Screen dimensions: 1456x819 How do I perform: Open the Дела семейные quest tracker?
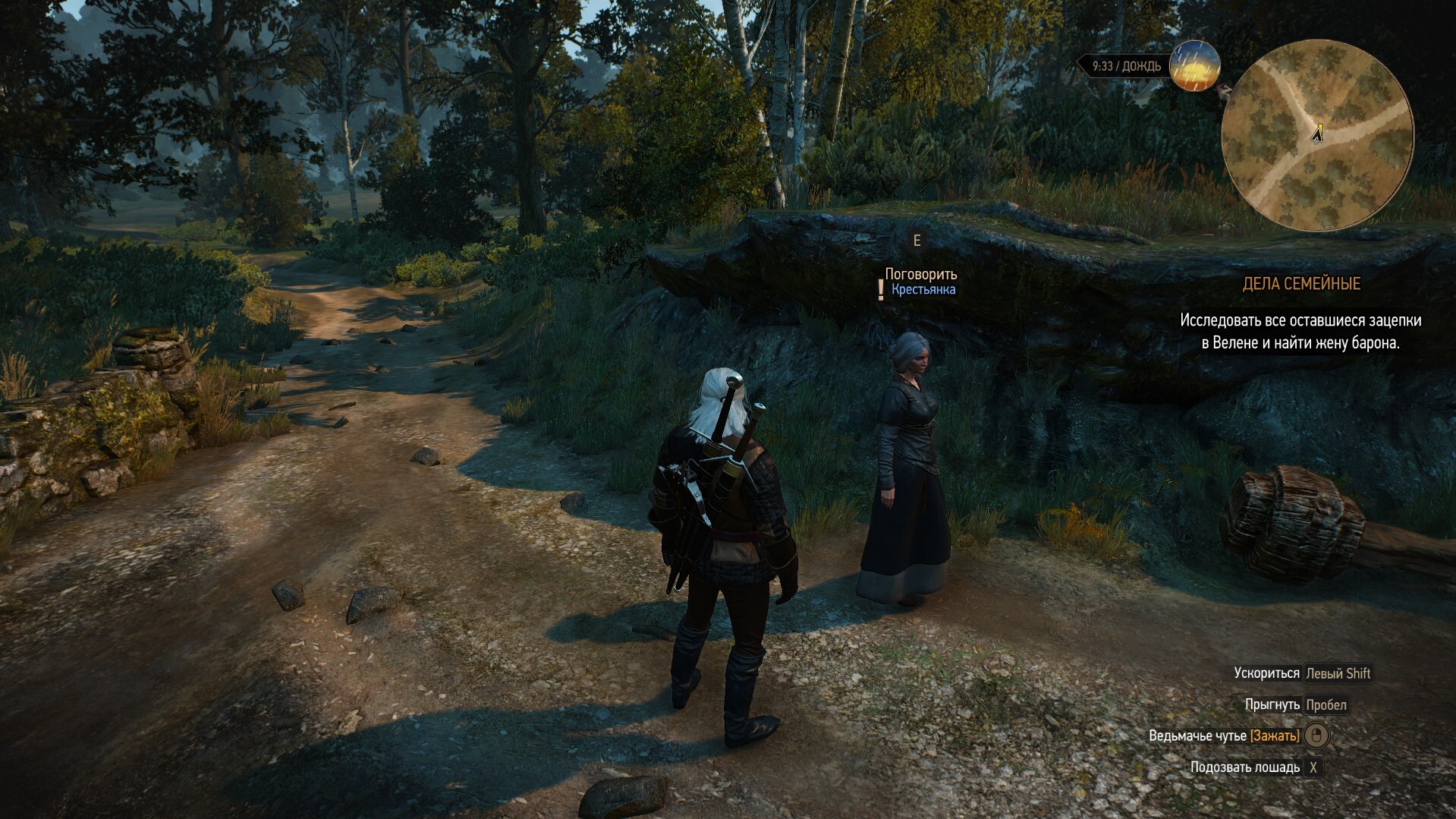point(1301,284)
